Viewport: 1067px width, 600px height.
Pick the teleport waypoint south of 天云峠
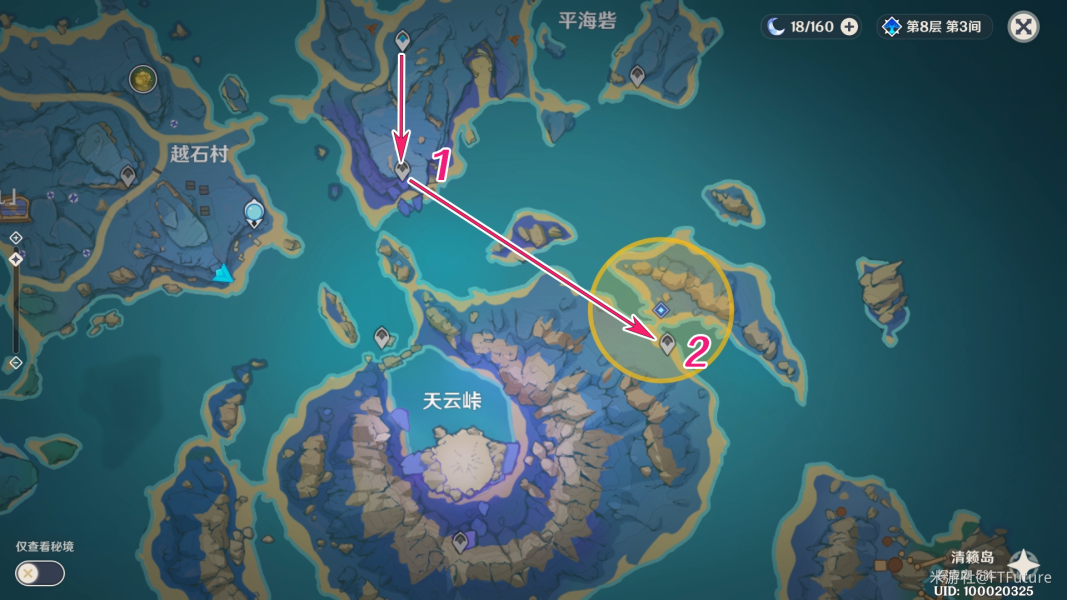click(460, 542)
